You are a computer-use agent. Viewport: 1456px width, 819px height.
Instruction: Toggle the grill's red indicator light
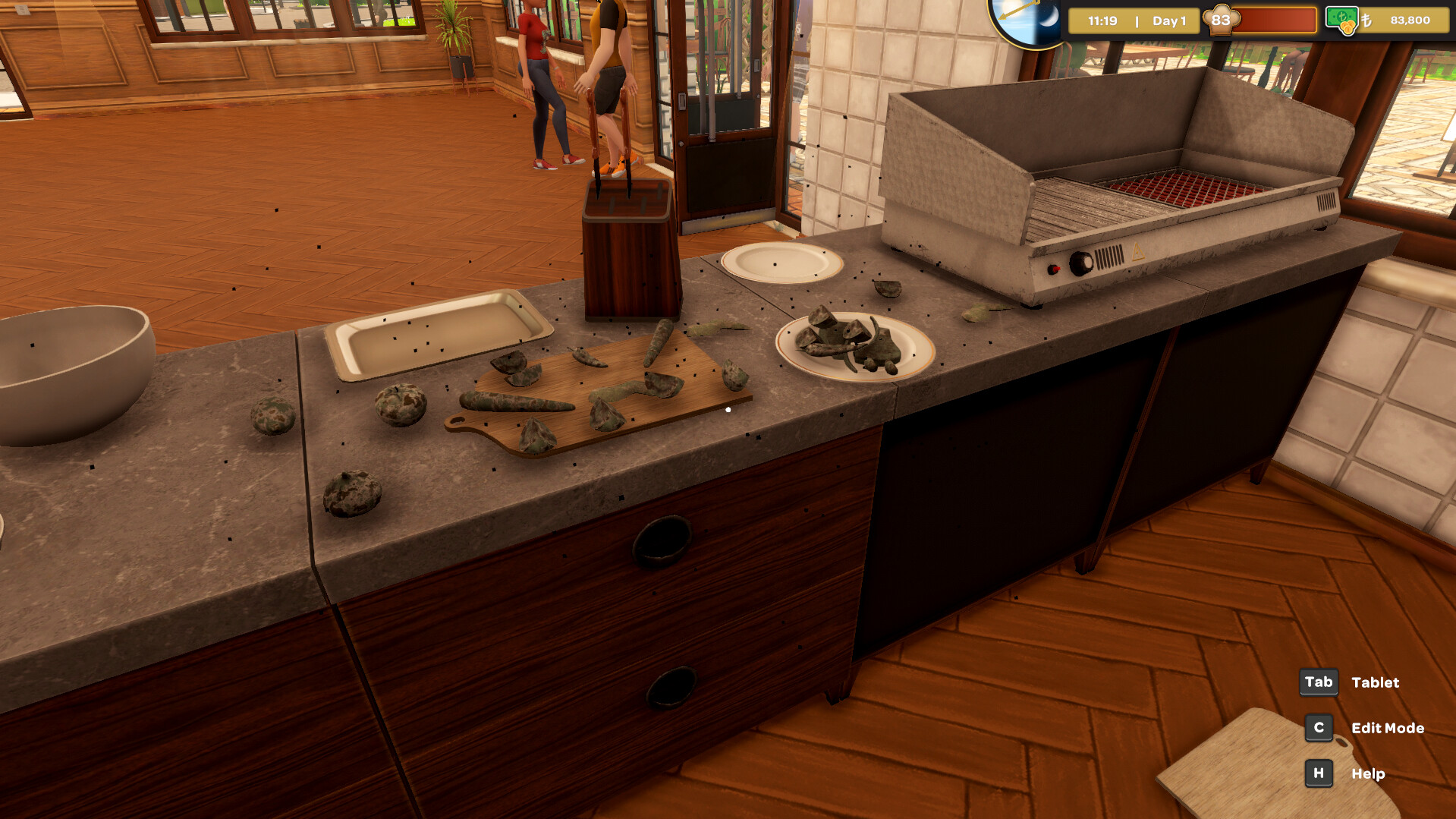tap(1053, 268)
